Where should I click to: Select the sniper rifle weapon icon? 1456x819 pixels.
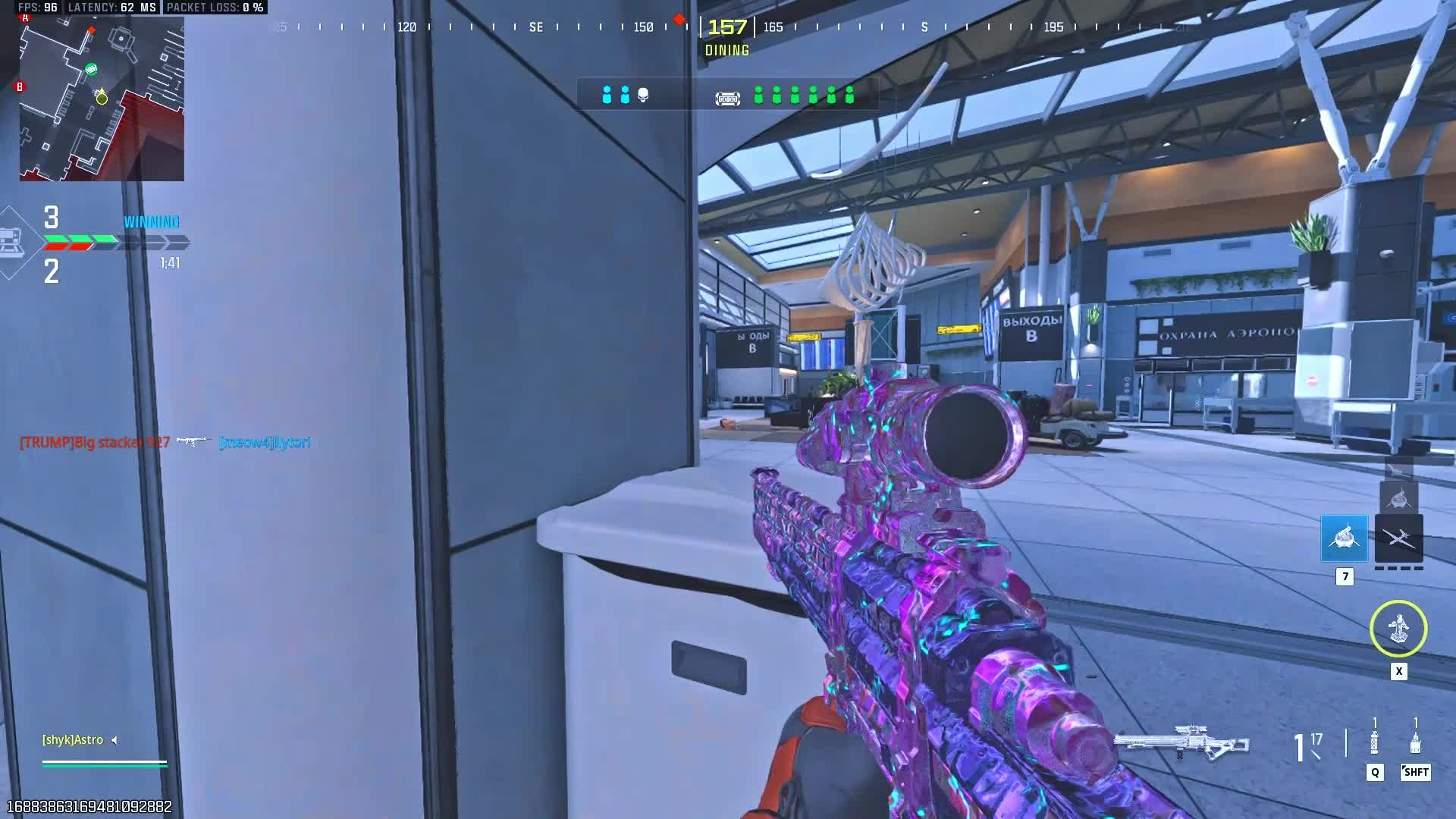coord(1181,742)
